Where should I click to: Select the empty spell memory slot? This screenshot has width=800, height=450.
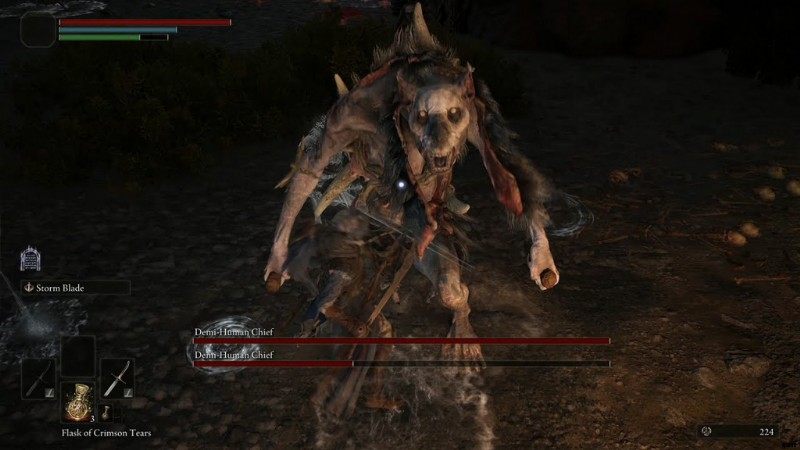click(78, 354)
